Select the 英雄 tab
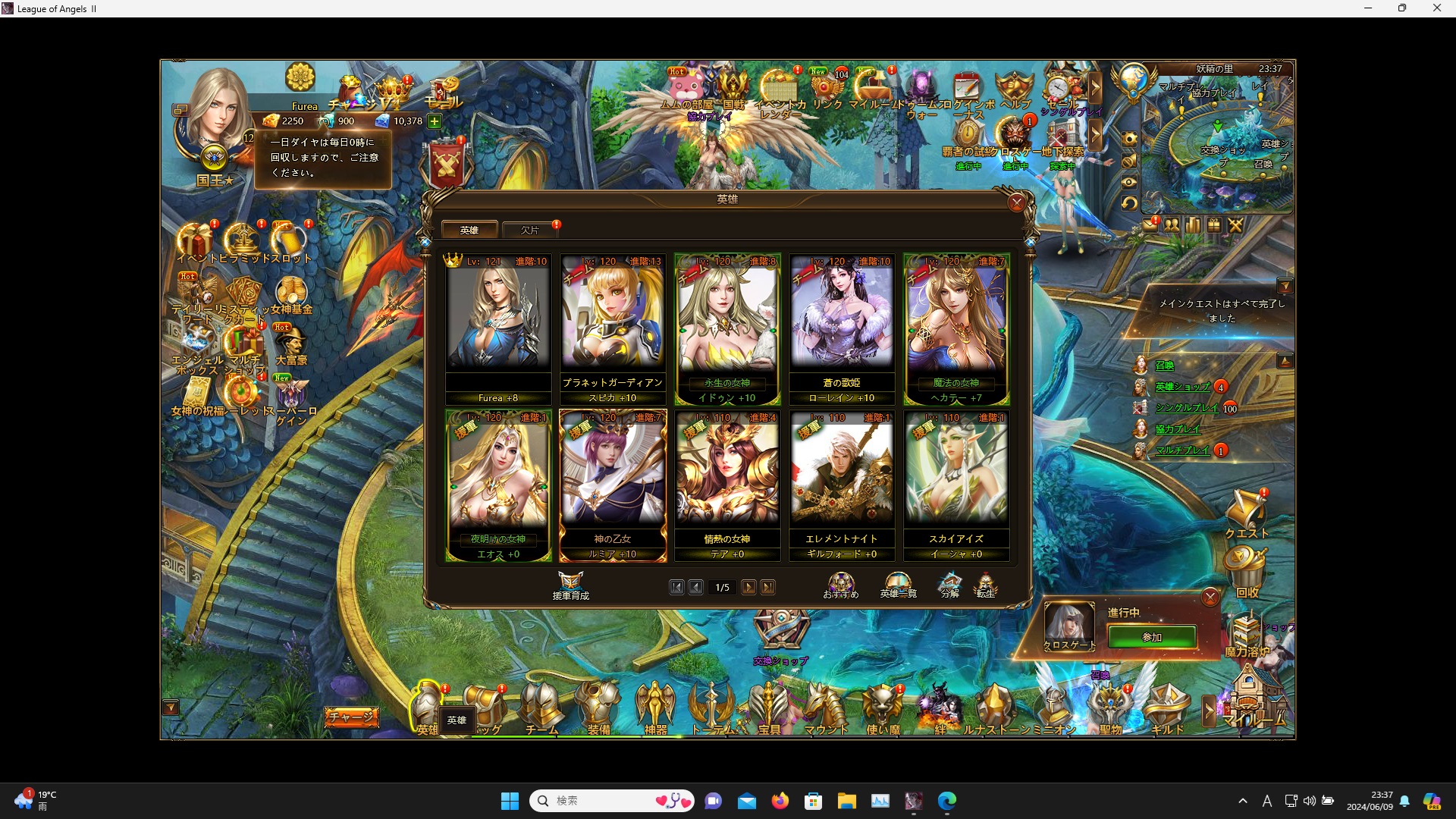Image resolution: width=1456 pixels, height=819 pixels. (470, 230)
